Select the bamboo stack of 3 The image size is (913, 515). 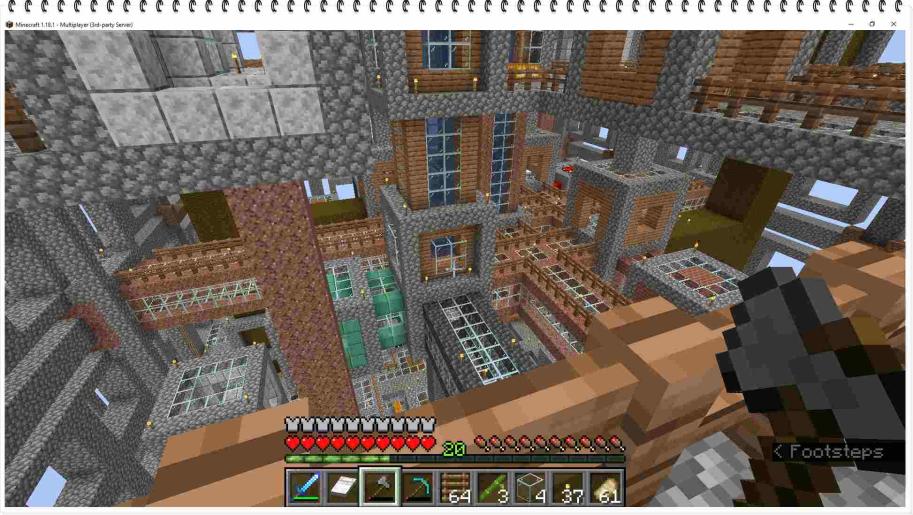(494, 488)
